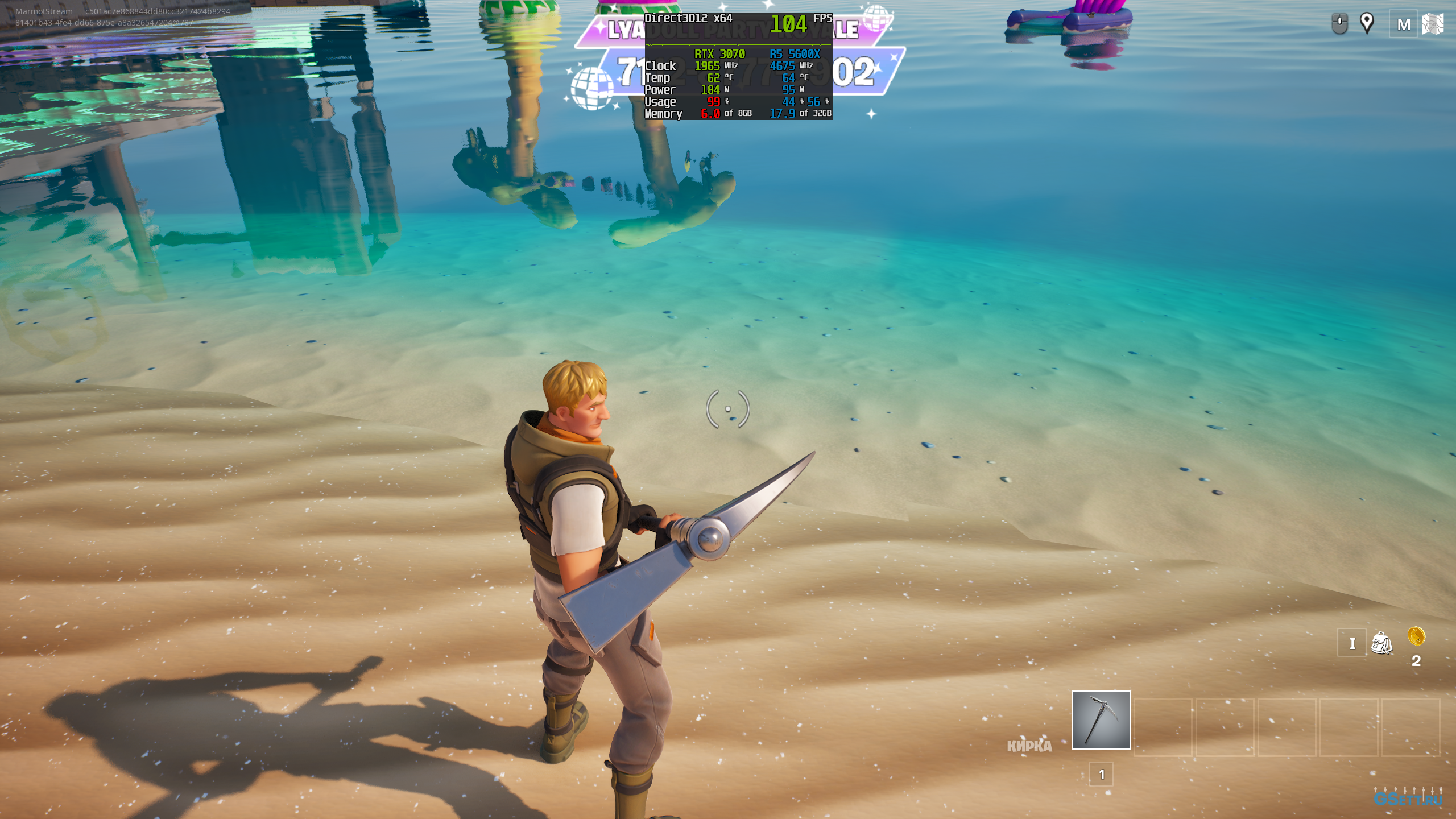The image size is (1456, 819).
Task: Open the backpack inventory icon
Action: (x=1381, y=643)
